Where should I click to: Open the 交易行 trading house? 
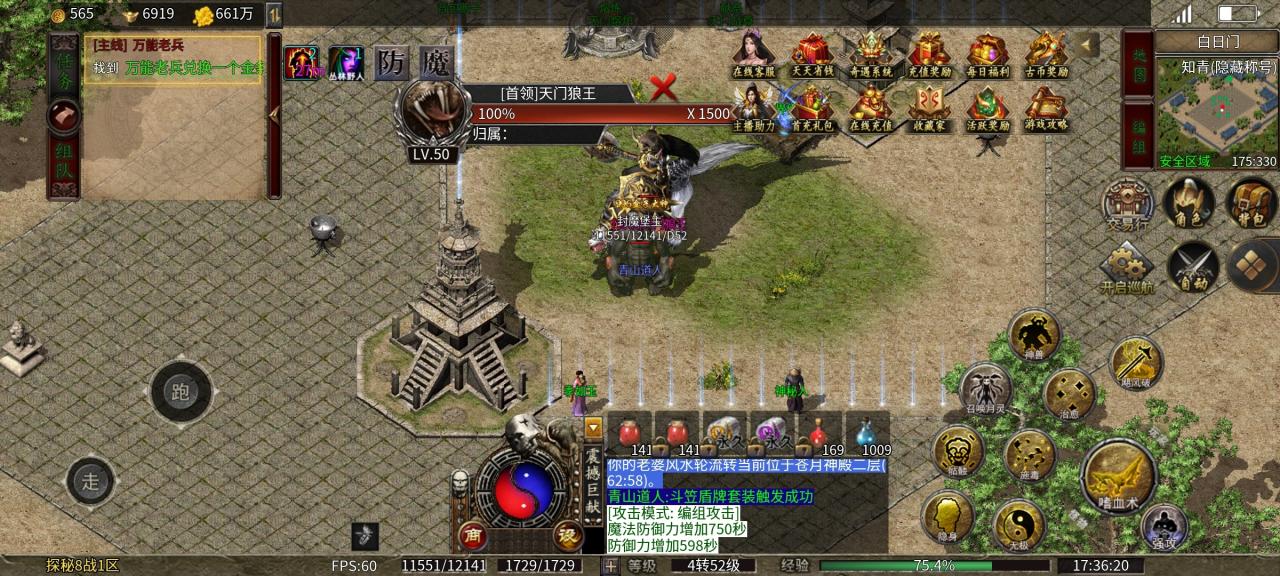coord(1127,204)
